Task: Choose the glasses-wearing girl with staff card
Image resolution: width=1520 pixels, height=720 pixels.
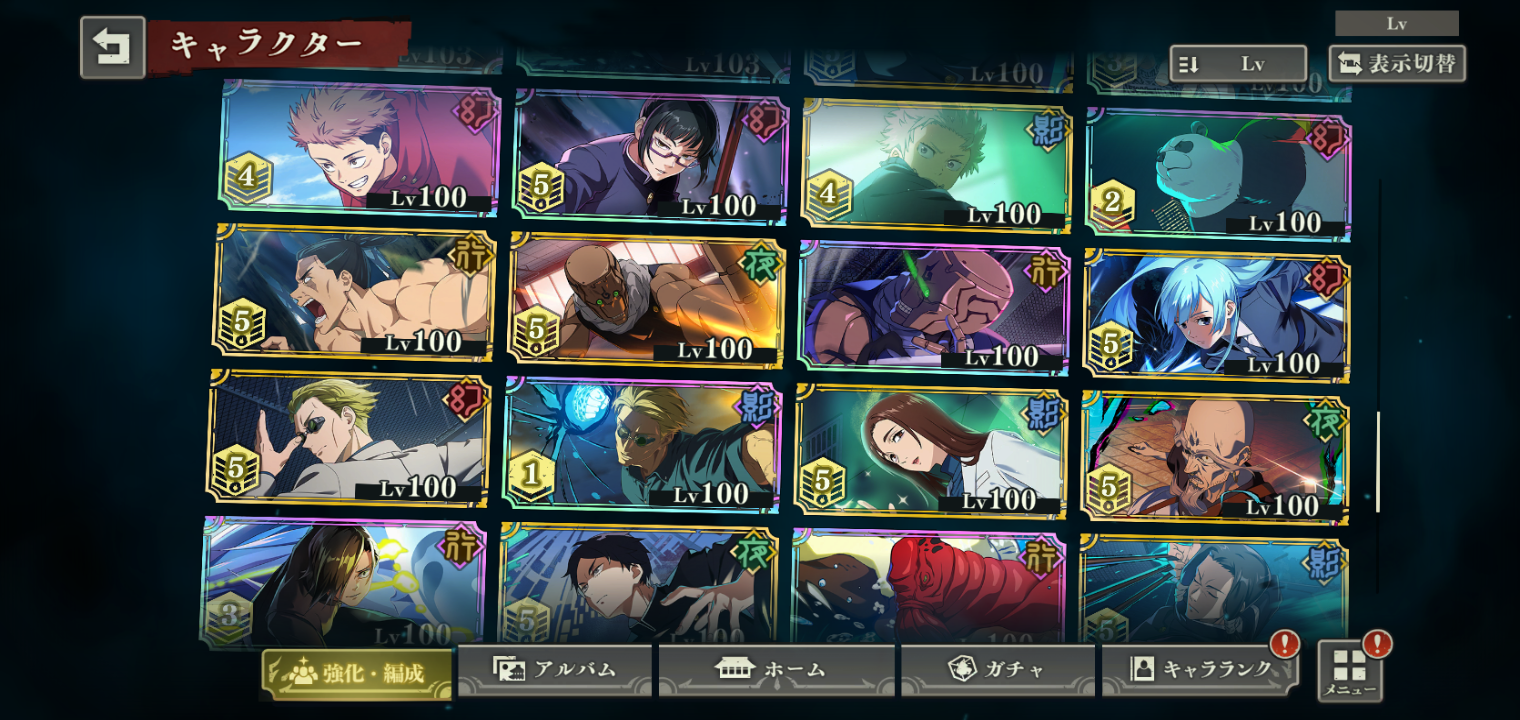Action: pyautogui.click(x=650, y=156)
